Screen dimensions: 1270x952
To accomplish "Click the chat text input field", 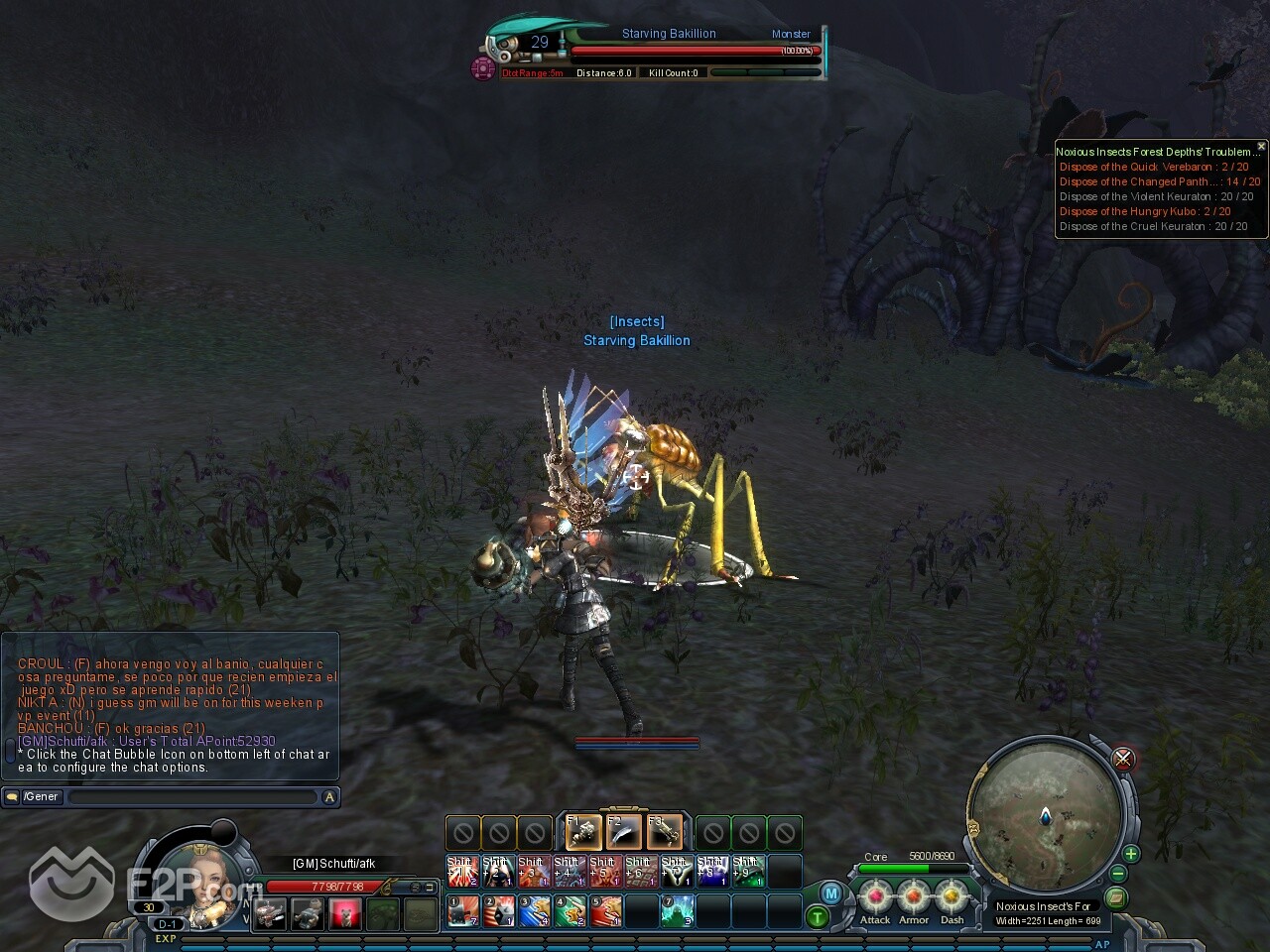I will coord(193,796).
